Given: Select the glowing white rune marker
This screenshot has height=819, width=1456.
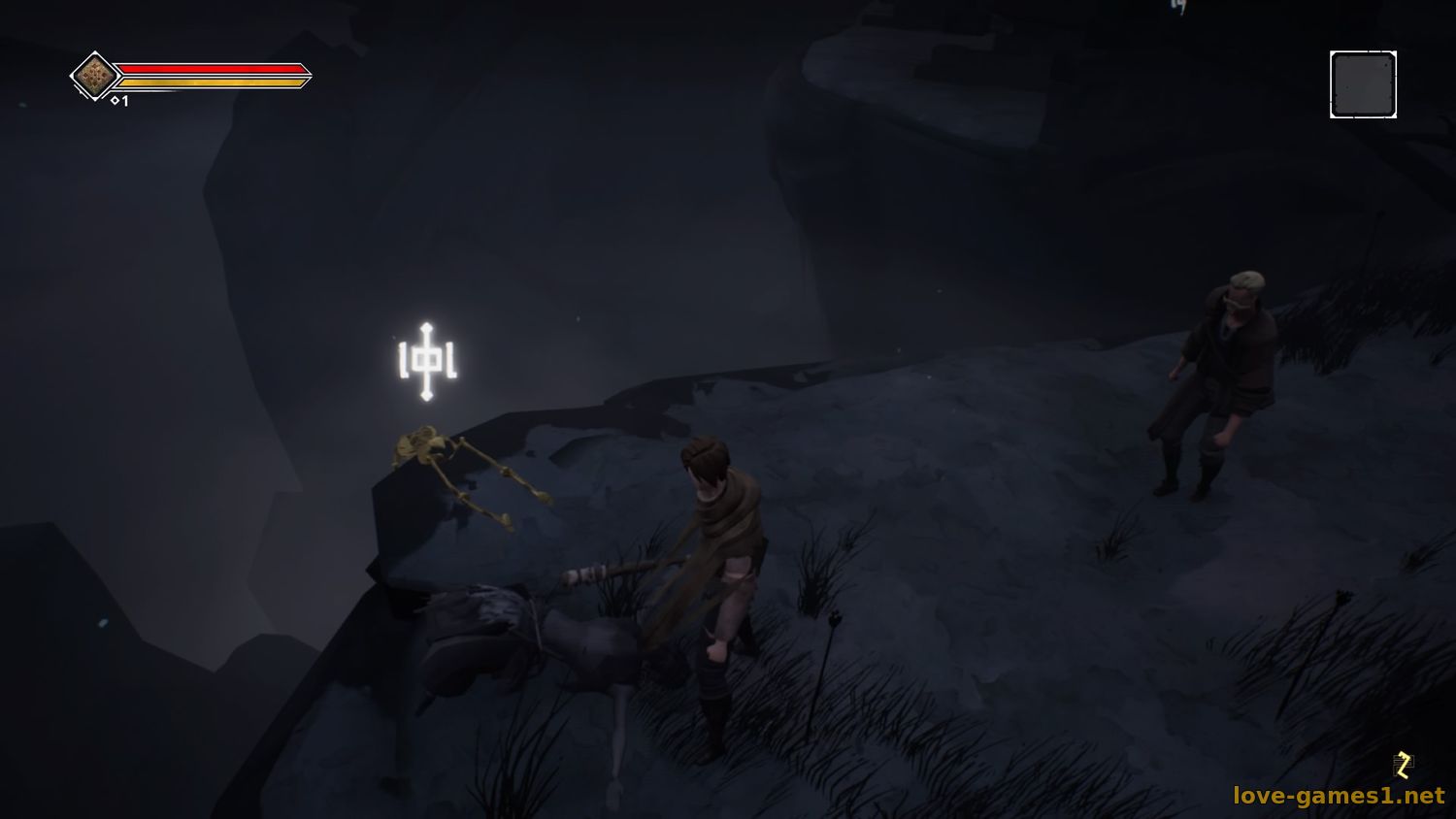Looking at the screenshot, I should pyautogui.click(x=427, y=361).
